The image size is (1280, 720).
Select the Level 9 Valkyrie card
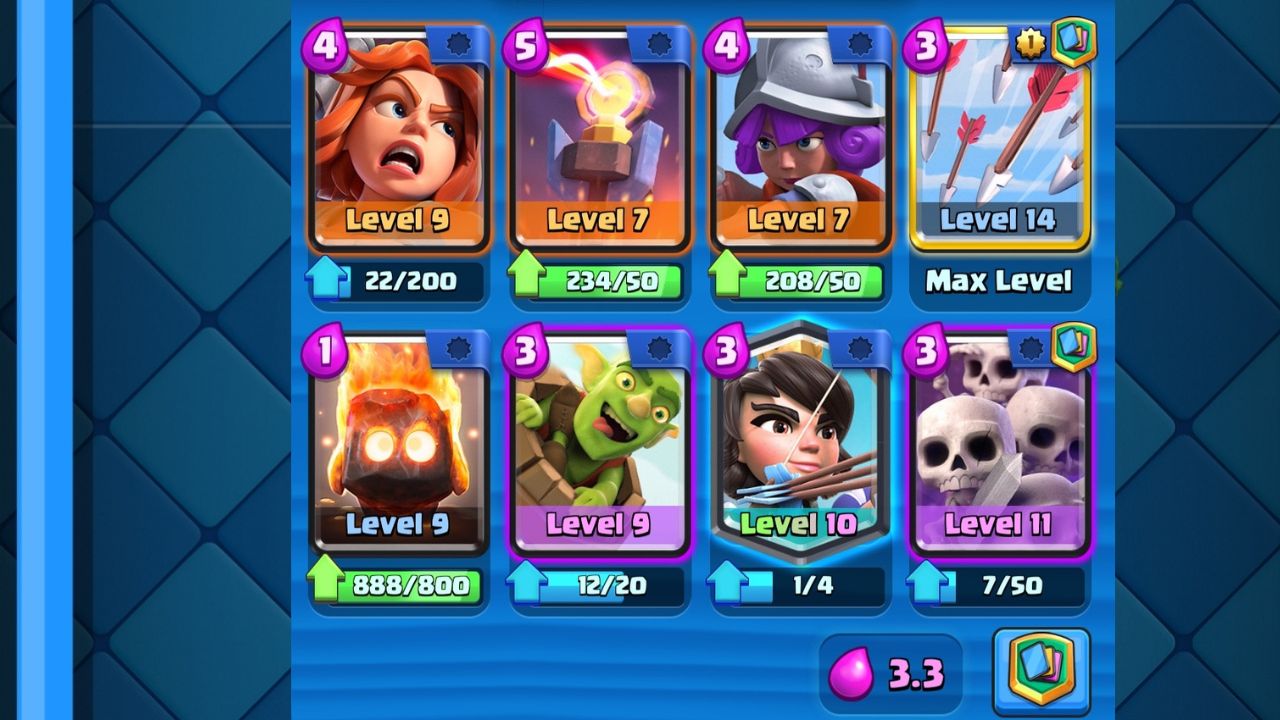[400, 135]
